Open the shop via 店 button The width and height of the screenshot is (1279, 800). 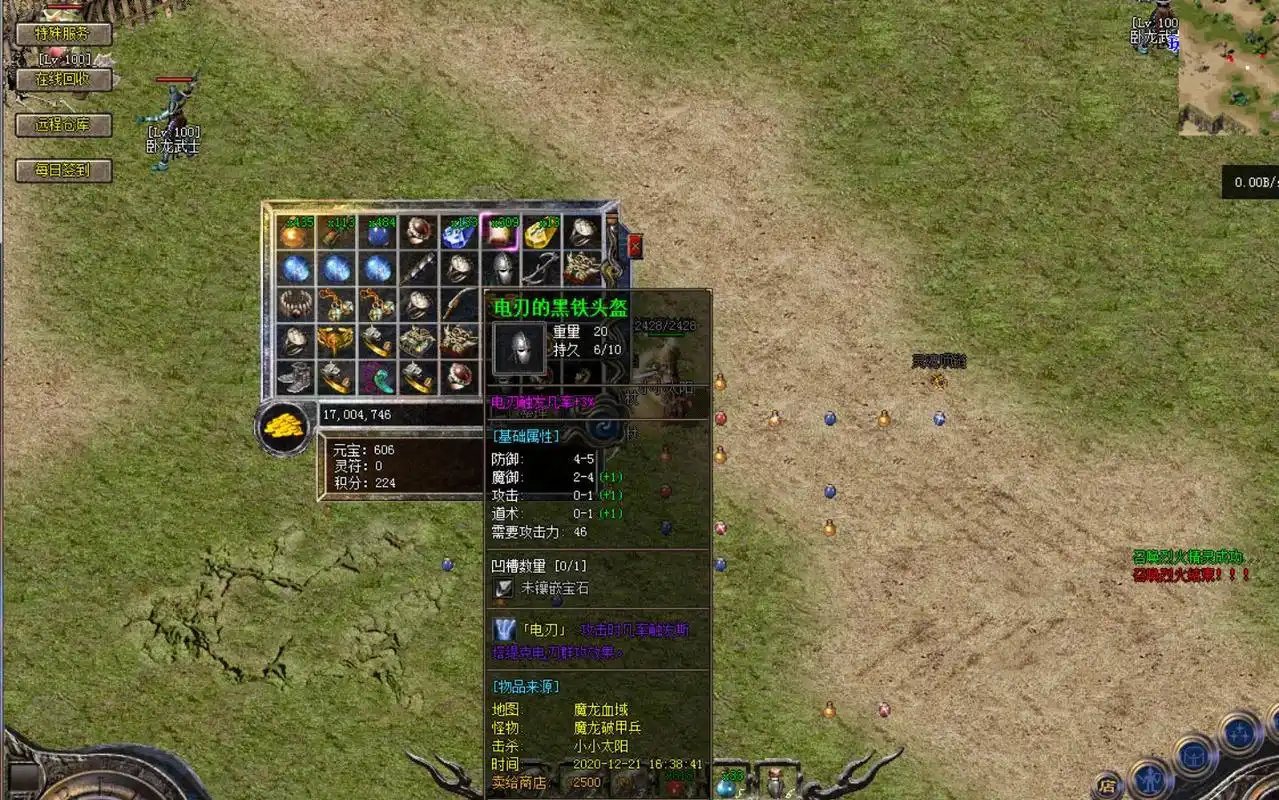(1106, 784)
